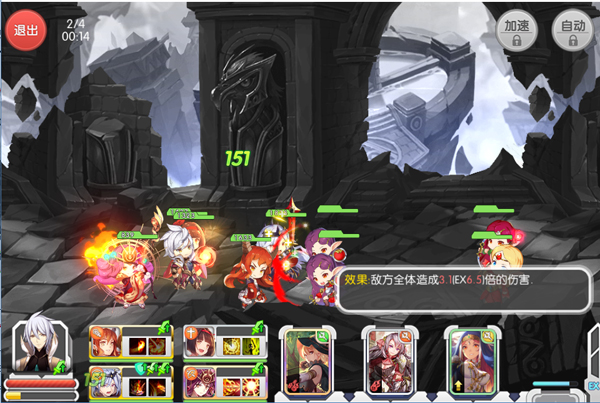This screenshot has width=600, height=403.
Task: Toggle the 加速 speed-up button
Action: point(517,29)
